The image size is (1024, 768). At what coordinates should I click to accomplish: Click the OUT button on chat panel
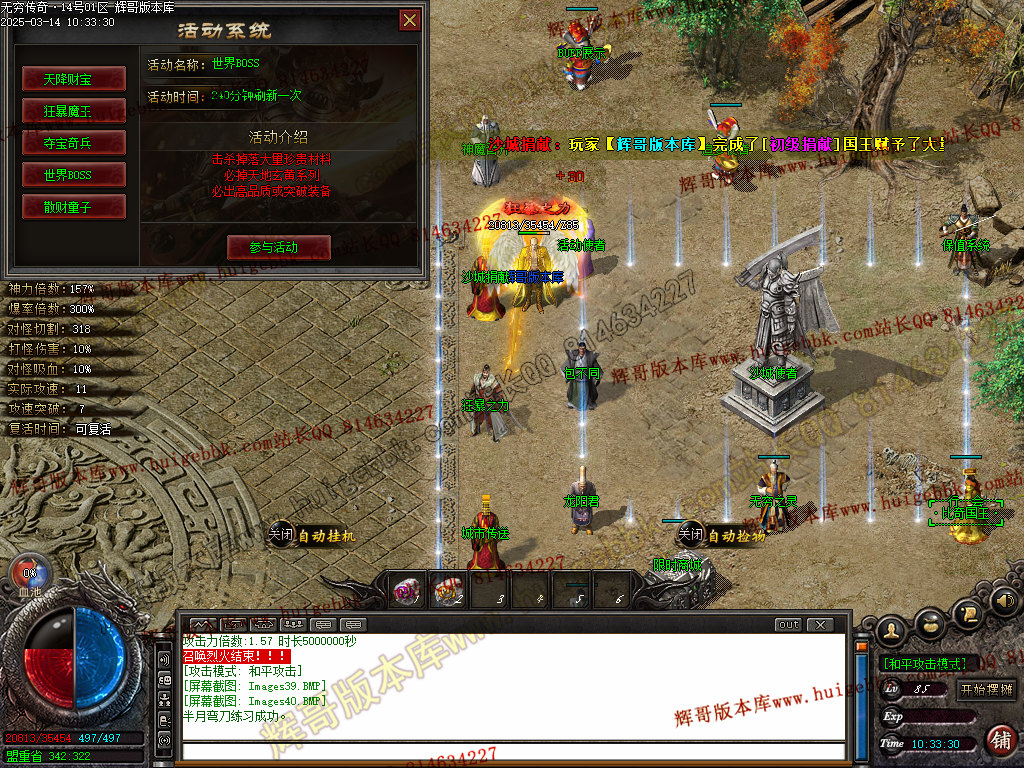788,625
